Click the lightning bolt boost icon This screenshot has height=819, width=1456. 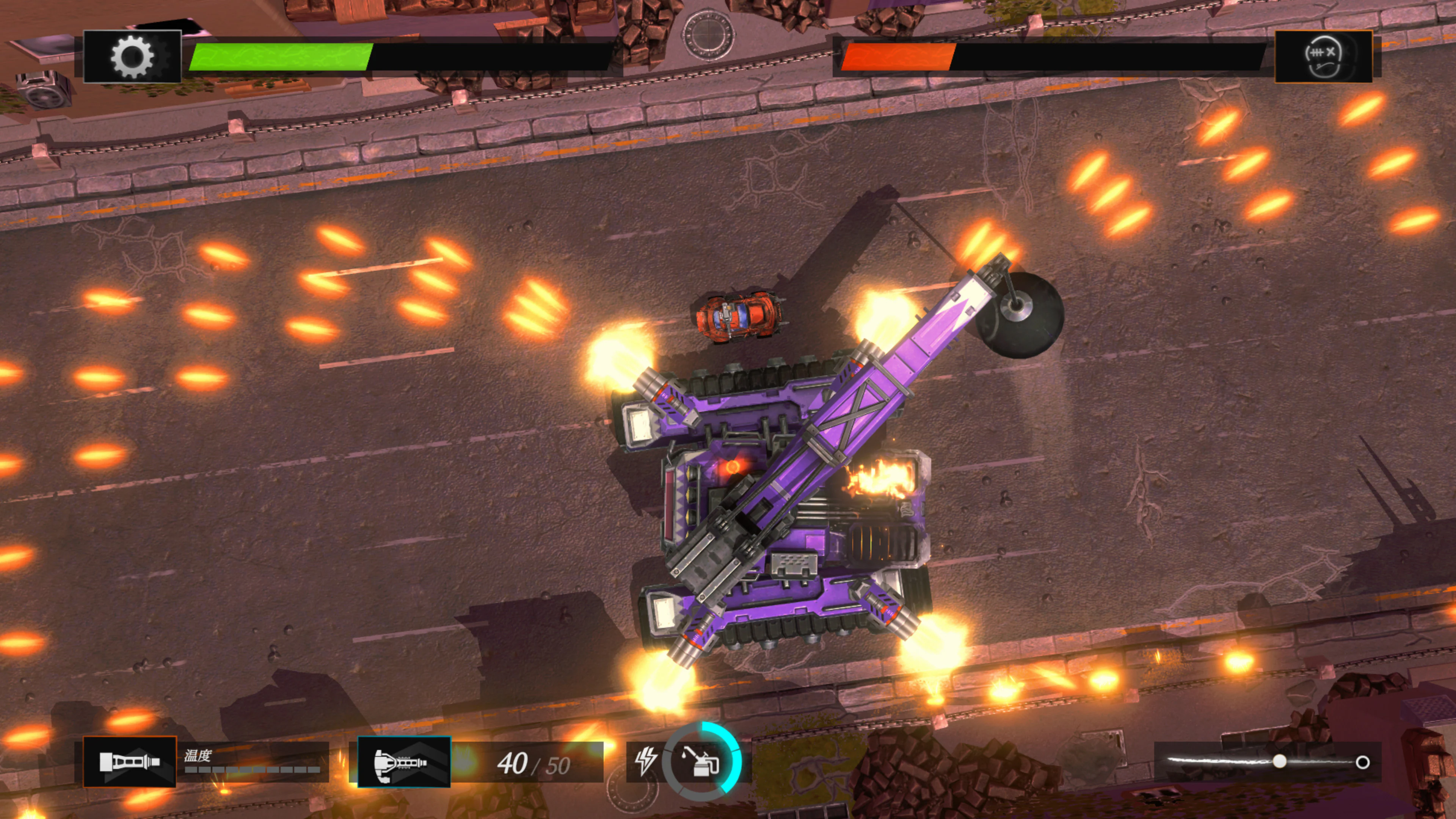646,761
